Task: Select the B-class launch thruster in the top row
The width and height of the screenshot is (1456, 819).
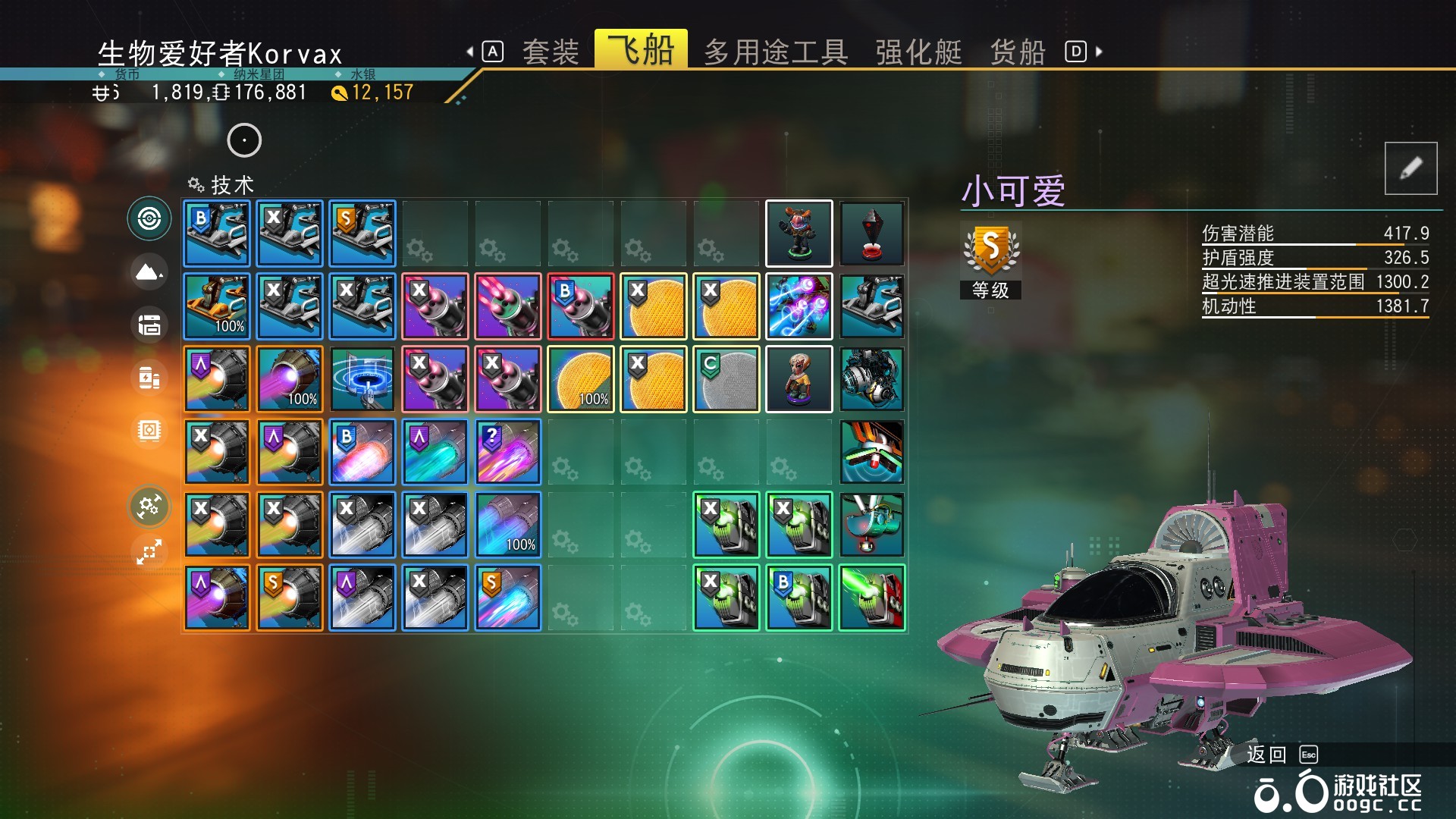Action: [217, 233]
